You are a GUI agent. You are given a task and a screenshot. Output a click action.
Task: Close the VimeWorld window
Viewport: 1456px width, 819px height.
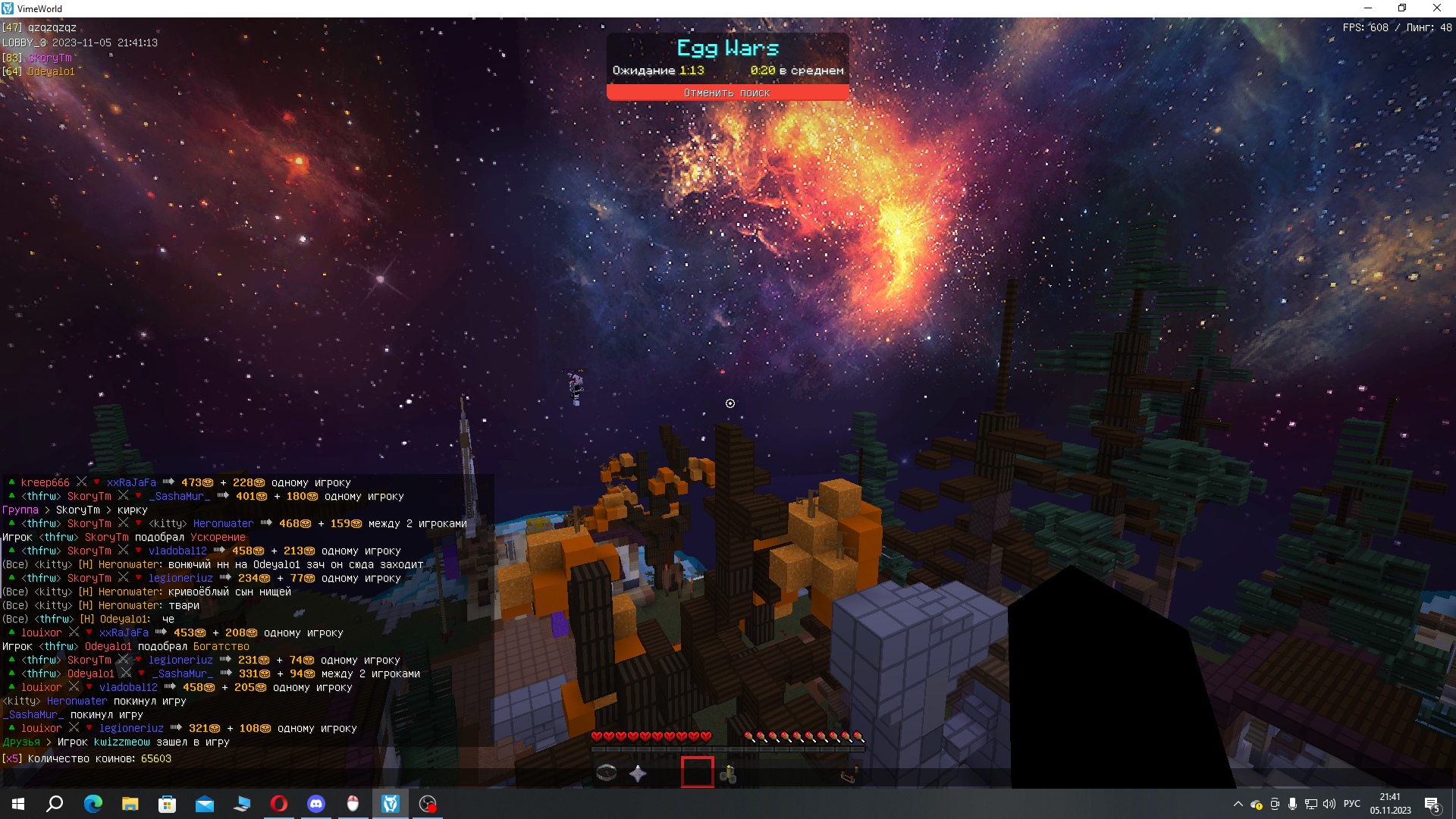point(1436,8)
